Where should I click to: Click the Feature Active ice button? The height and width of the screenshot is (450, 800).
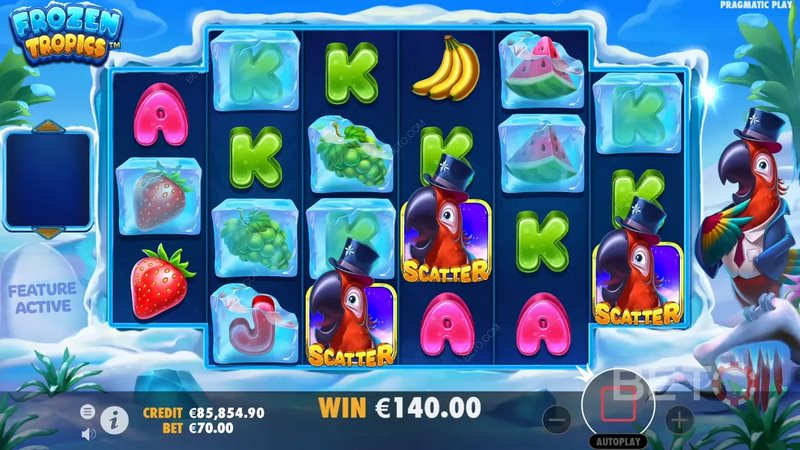click(42, 298)
